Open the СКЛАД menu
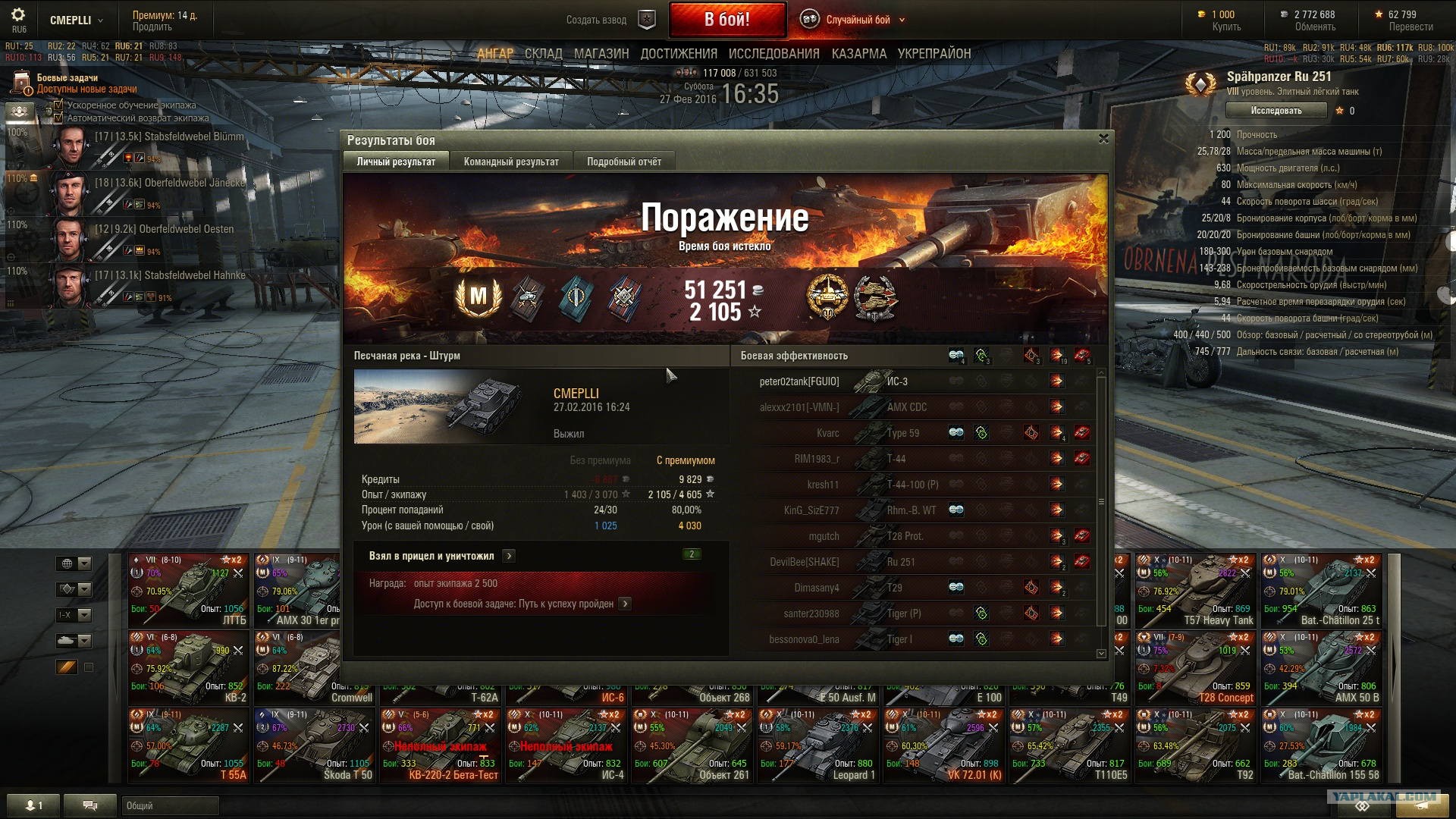Image resolution: width=1456 pixels, height=819 pixels. pos(543,54)
